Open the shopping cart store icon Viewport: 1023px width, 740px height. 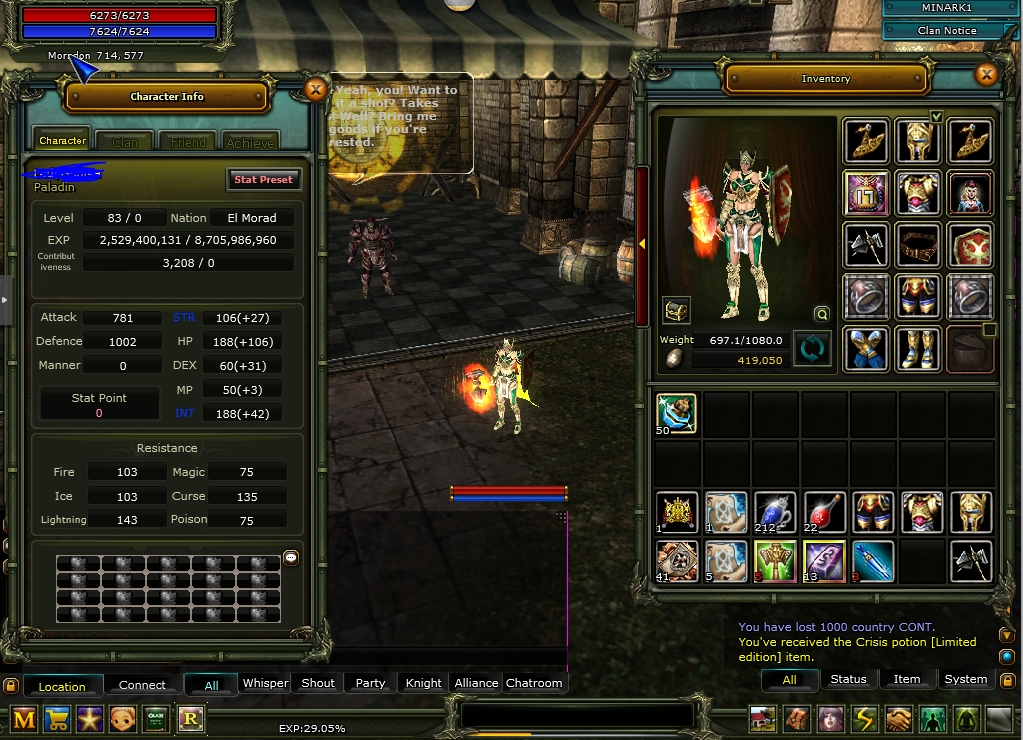point(57,718)
